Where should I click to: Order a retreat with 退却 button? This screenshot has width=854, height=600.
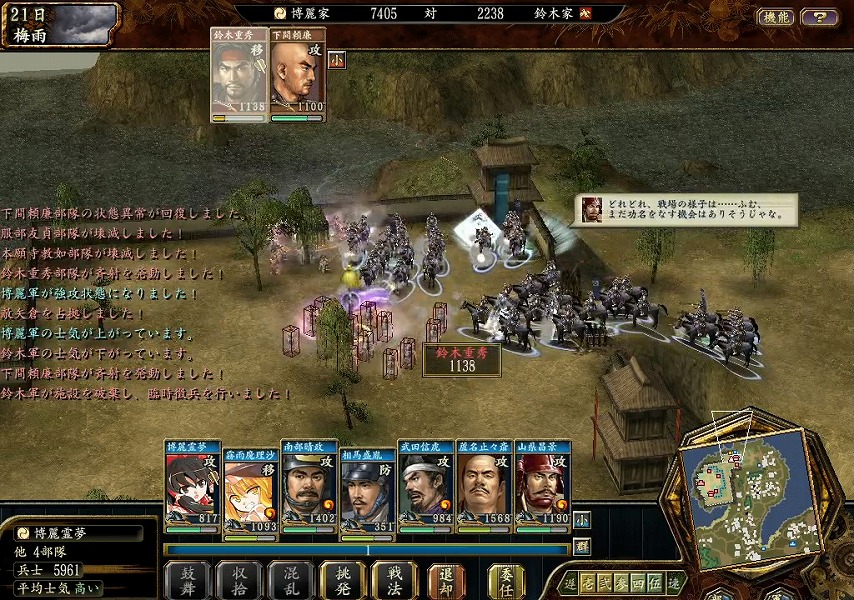pos(446,579)
